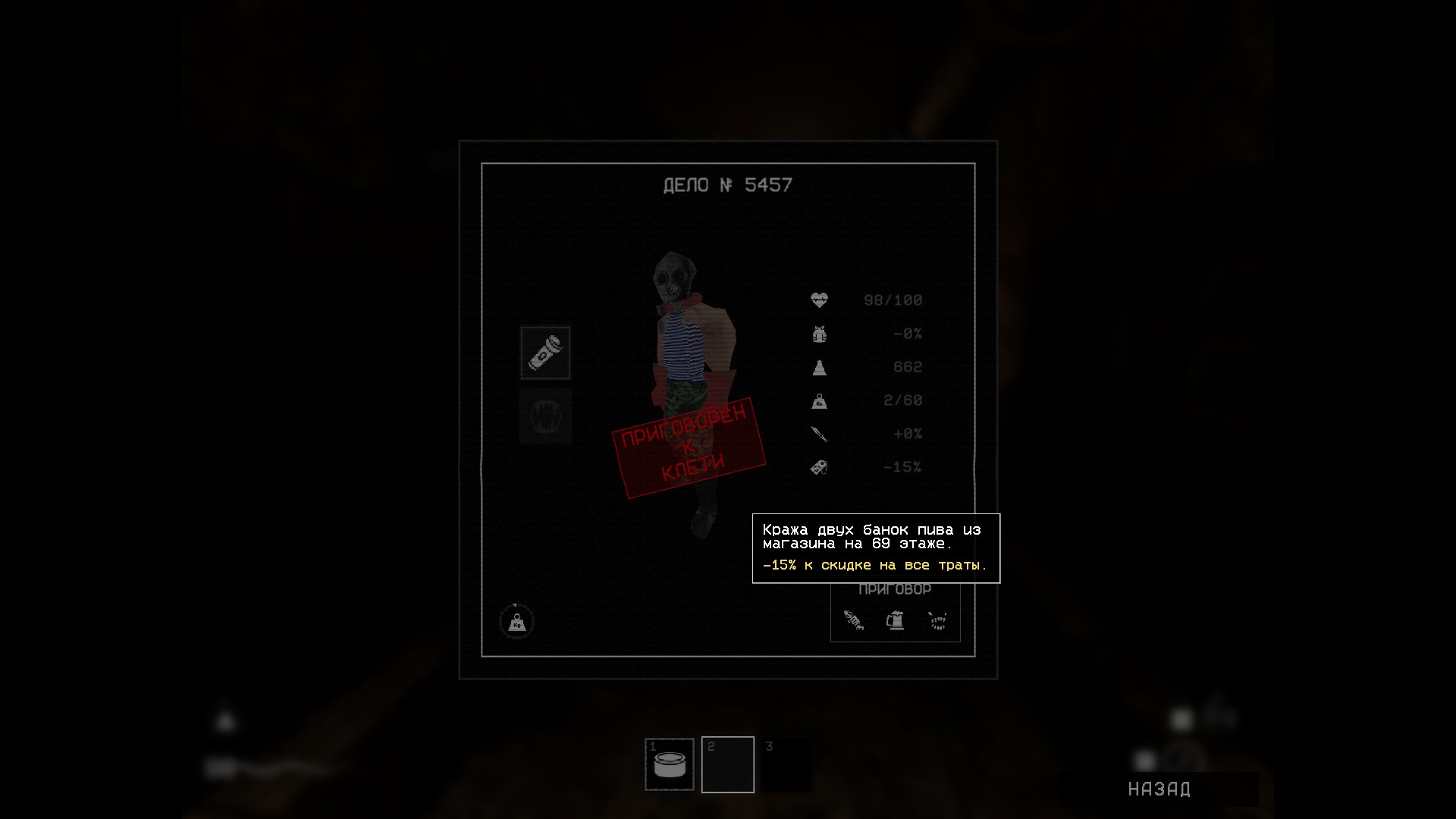1456x819 pixels.
Task: Select the dimmed fanged-mouth equipment slot
Action: [545, 416]
